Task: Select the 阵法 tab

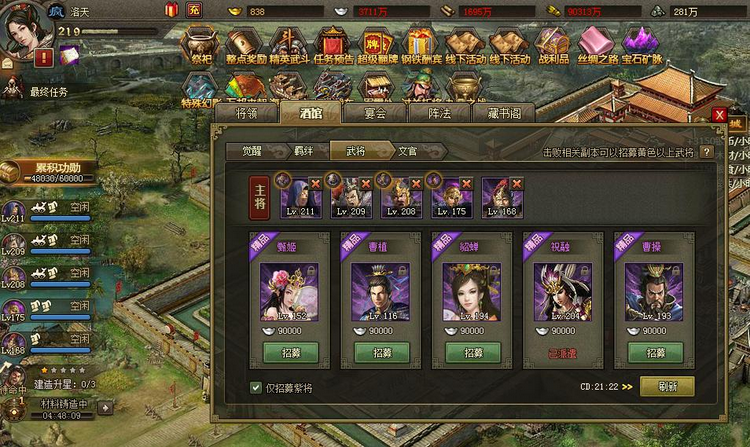Action: click(x=440, y=113)
